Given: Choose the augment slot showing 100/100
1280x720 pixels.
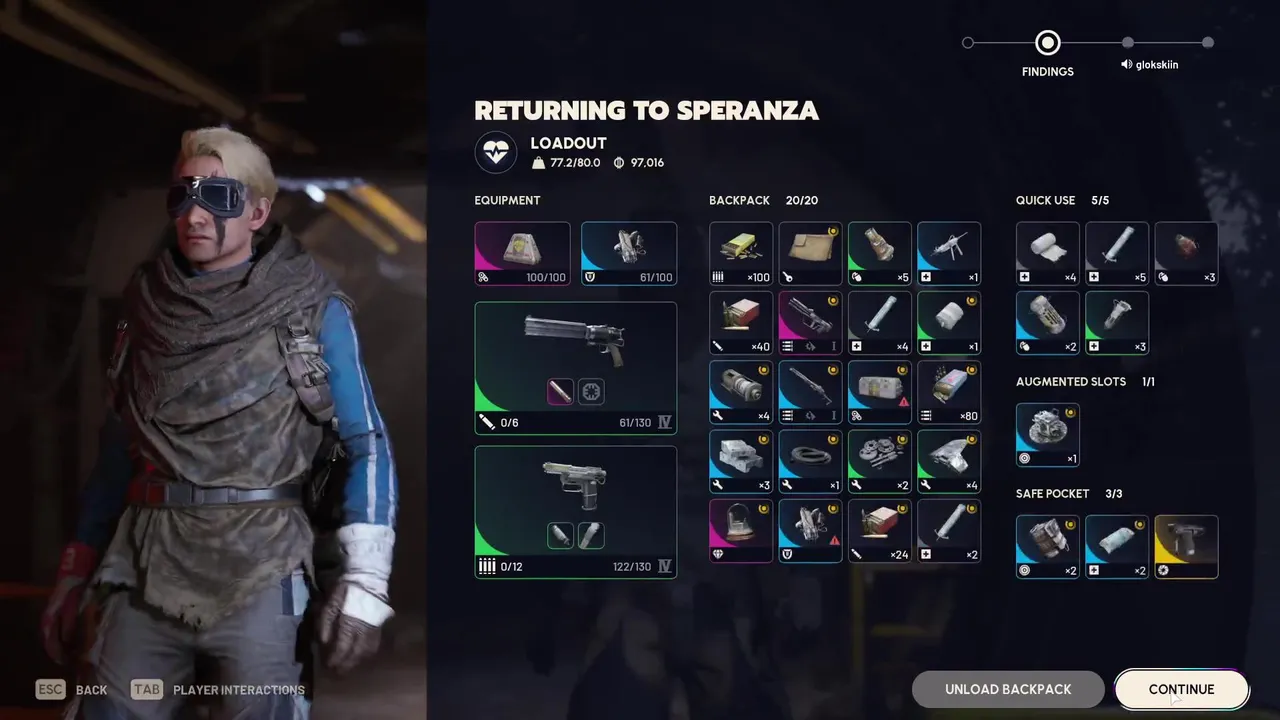Looking at the screenshot, I should click(522, 253).
